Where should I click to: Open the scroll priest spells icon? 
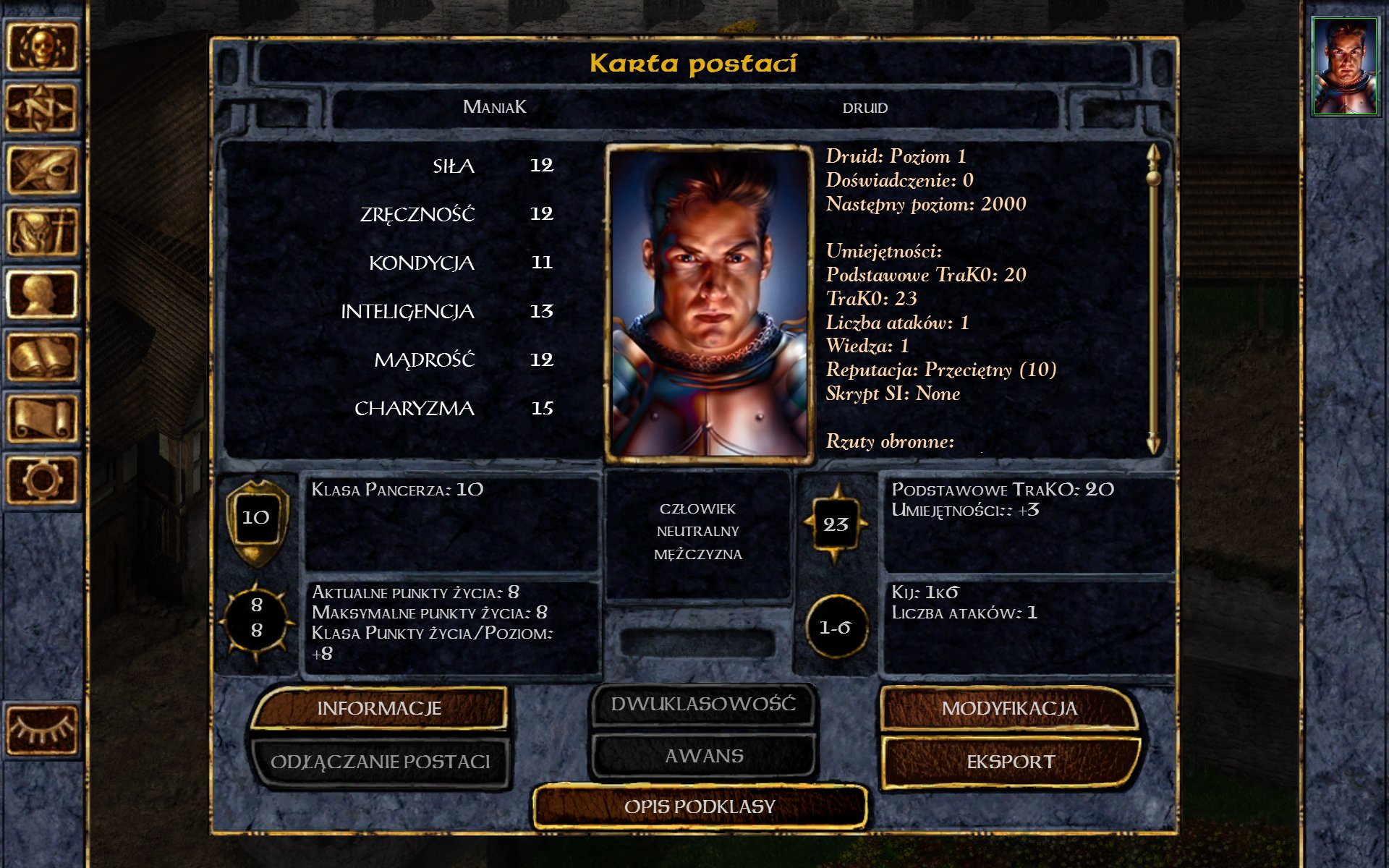click(x=42, y=418)
